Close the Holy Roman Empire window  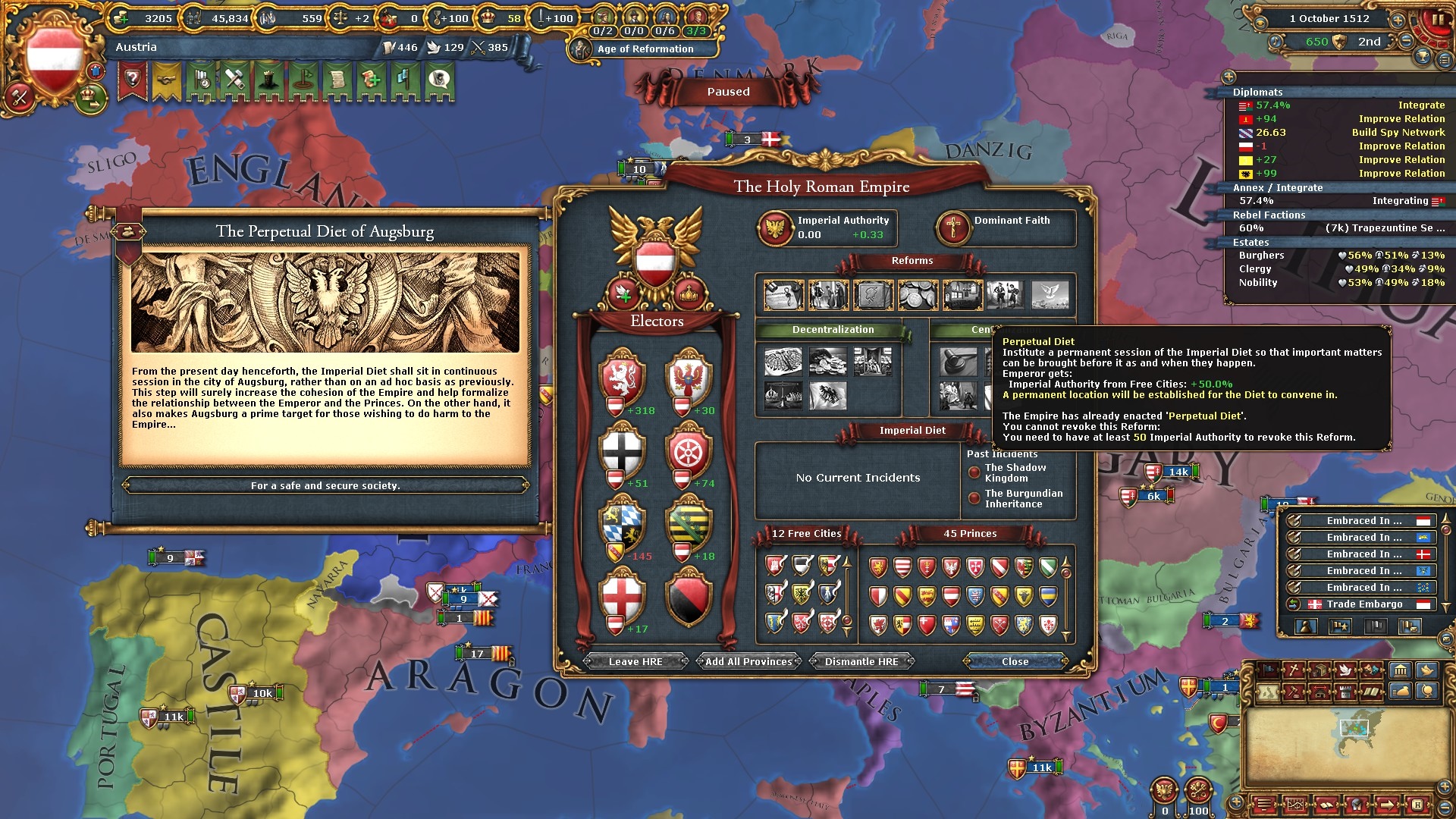pyautogui.click(x=1015, y=661)
